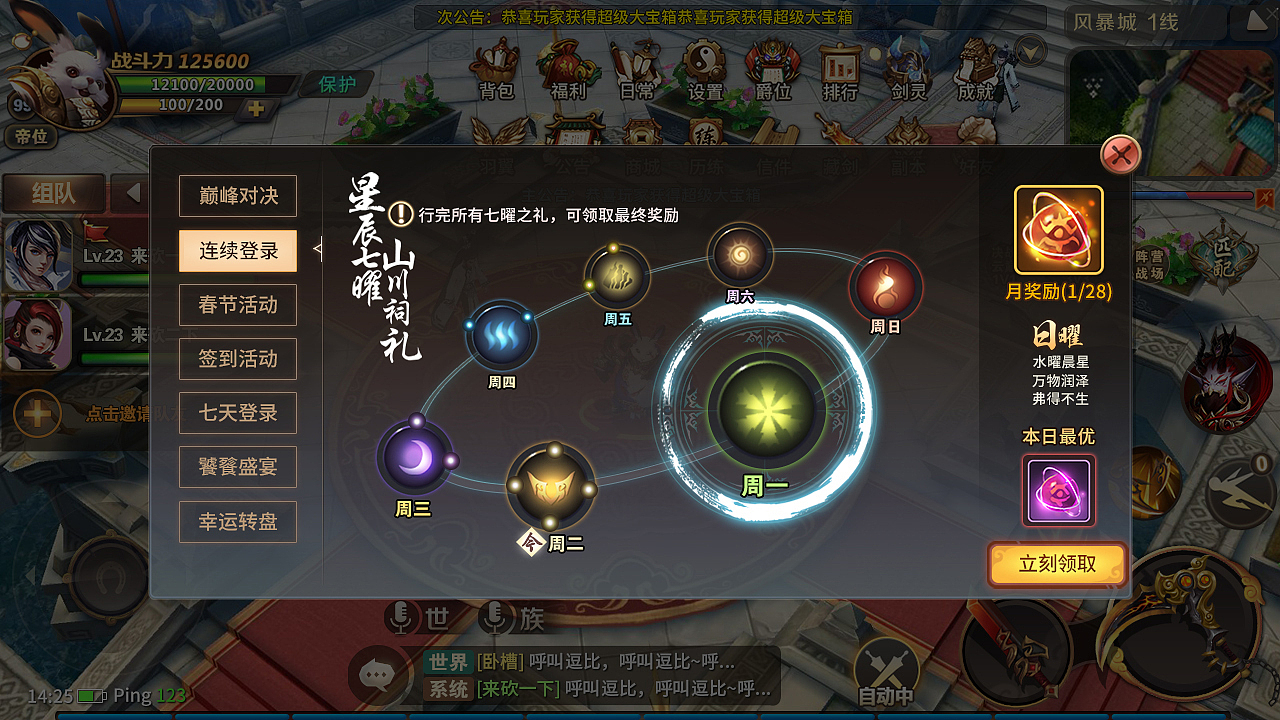
Task: Claim the 月奖励(1/28) monthly reward icon
Action: click(x=1058, y=230)
